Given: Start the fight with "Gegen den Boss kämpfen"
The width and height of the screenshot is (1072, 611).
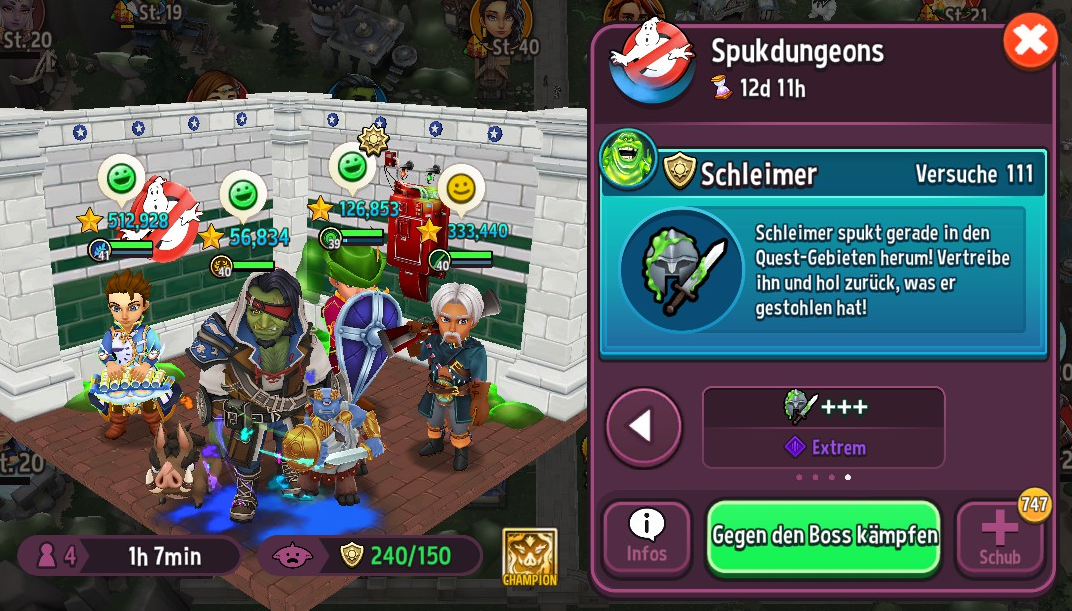Looking at the screenshot, I should [824, 536].
